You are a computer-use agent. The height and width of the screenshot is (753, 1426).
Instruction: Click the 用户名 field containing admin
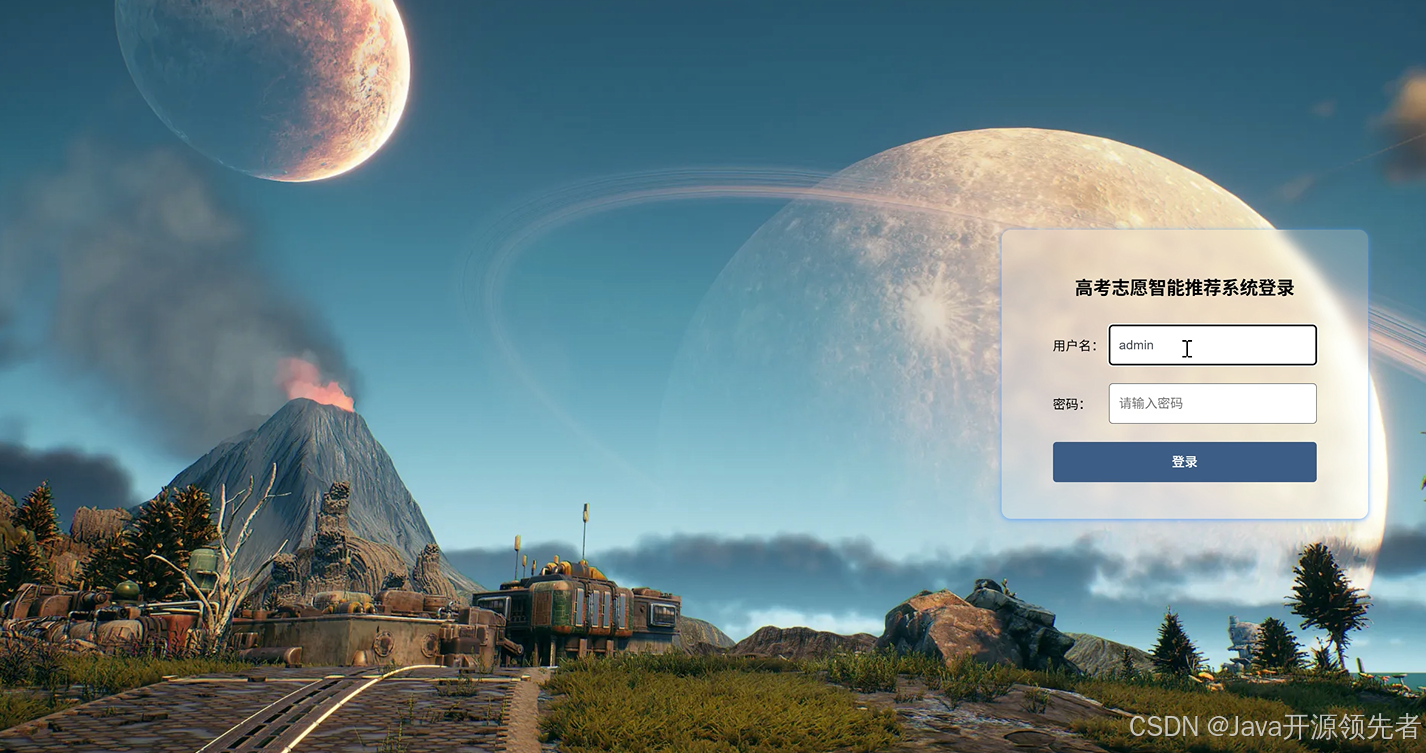[1212, 345]
